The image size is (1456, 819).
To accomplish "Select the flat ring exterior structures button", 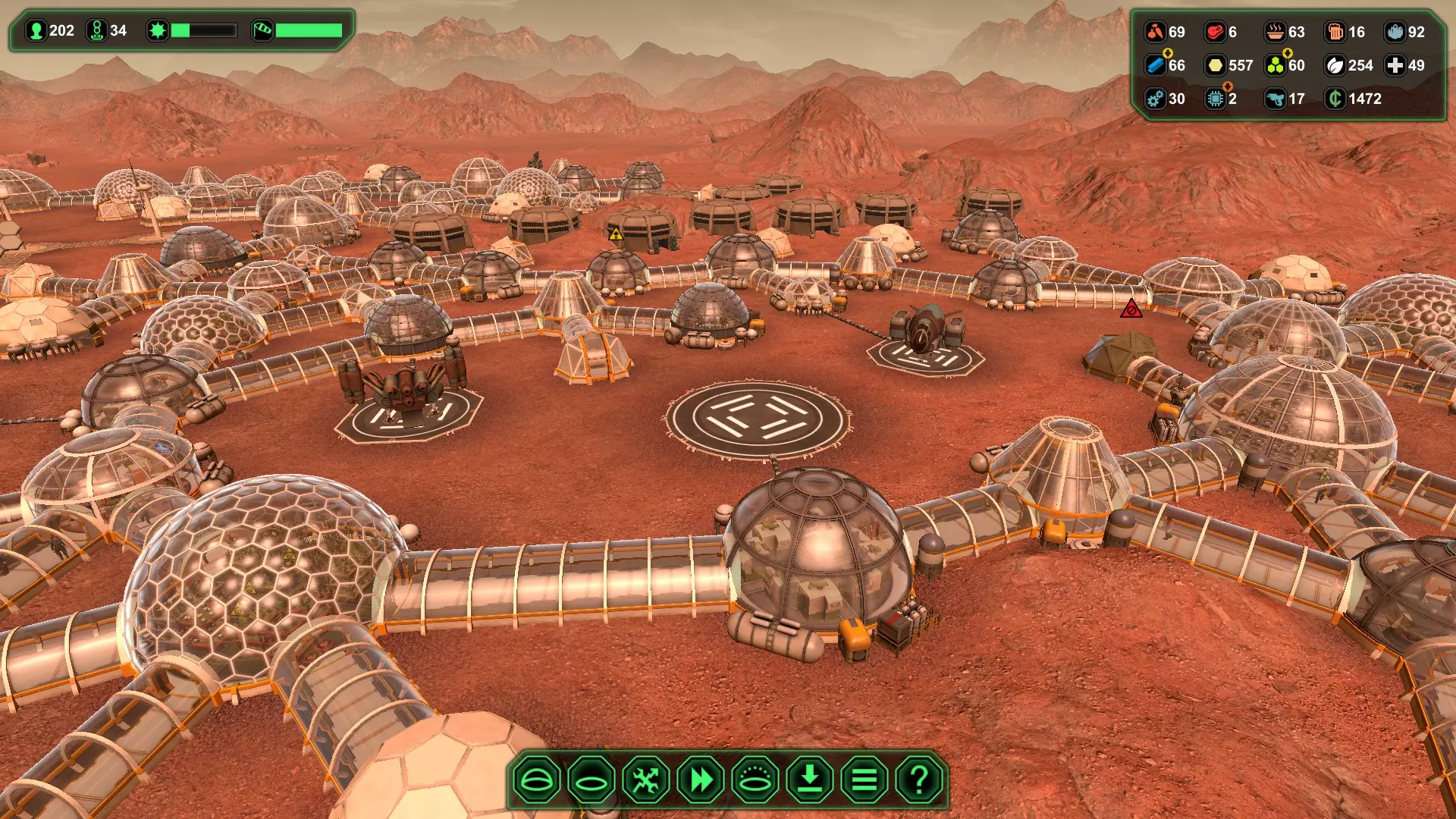I will 591,780.
